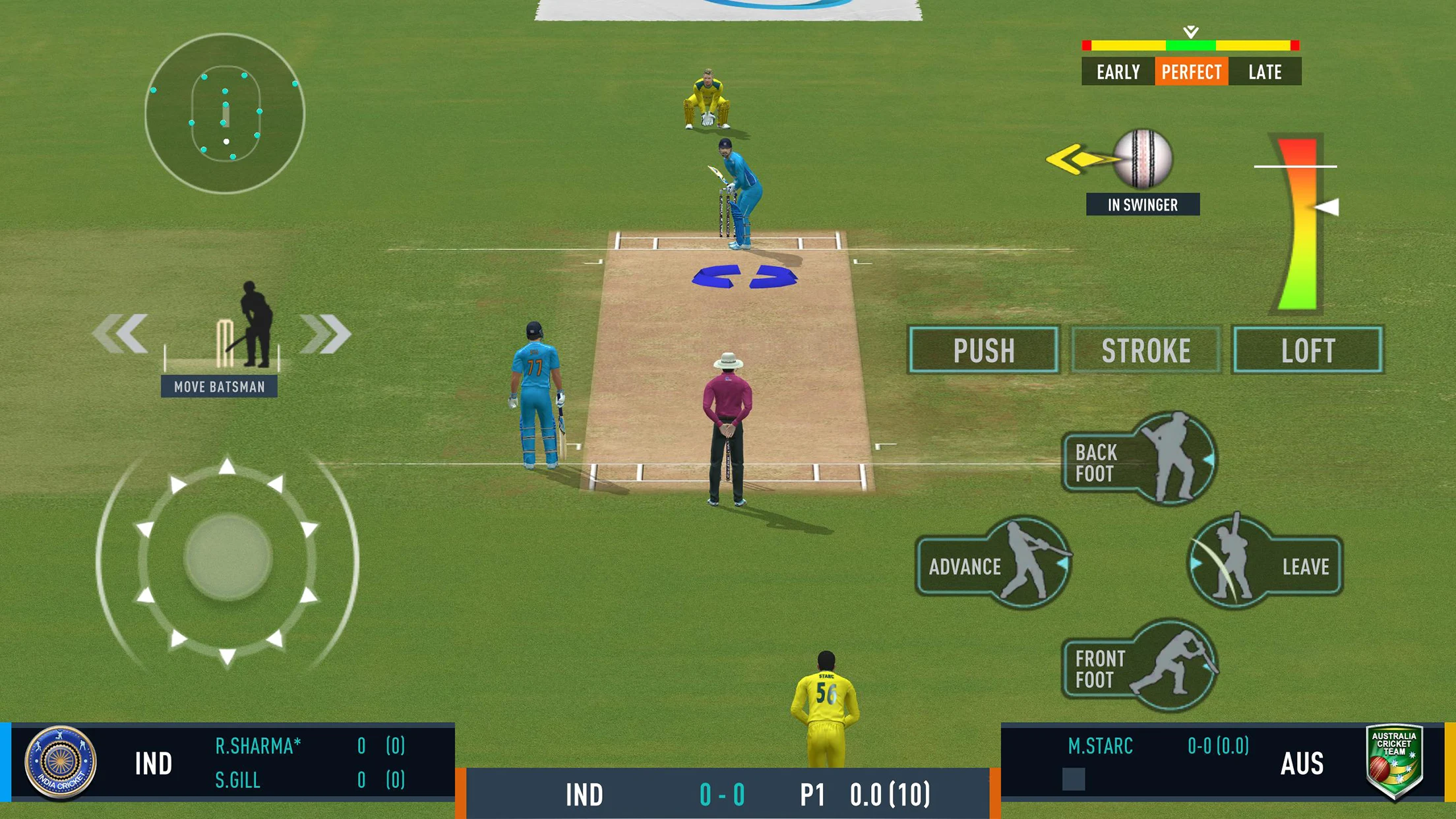
Task: Play a FRONT FOOT shot
Action: 1139,667
